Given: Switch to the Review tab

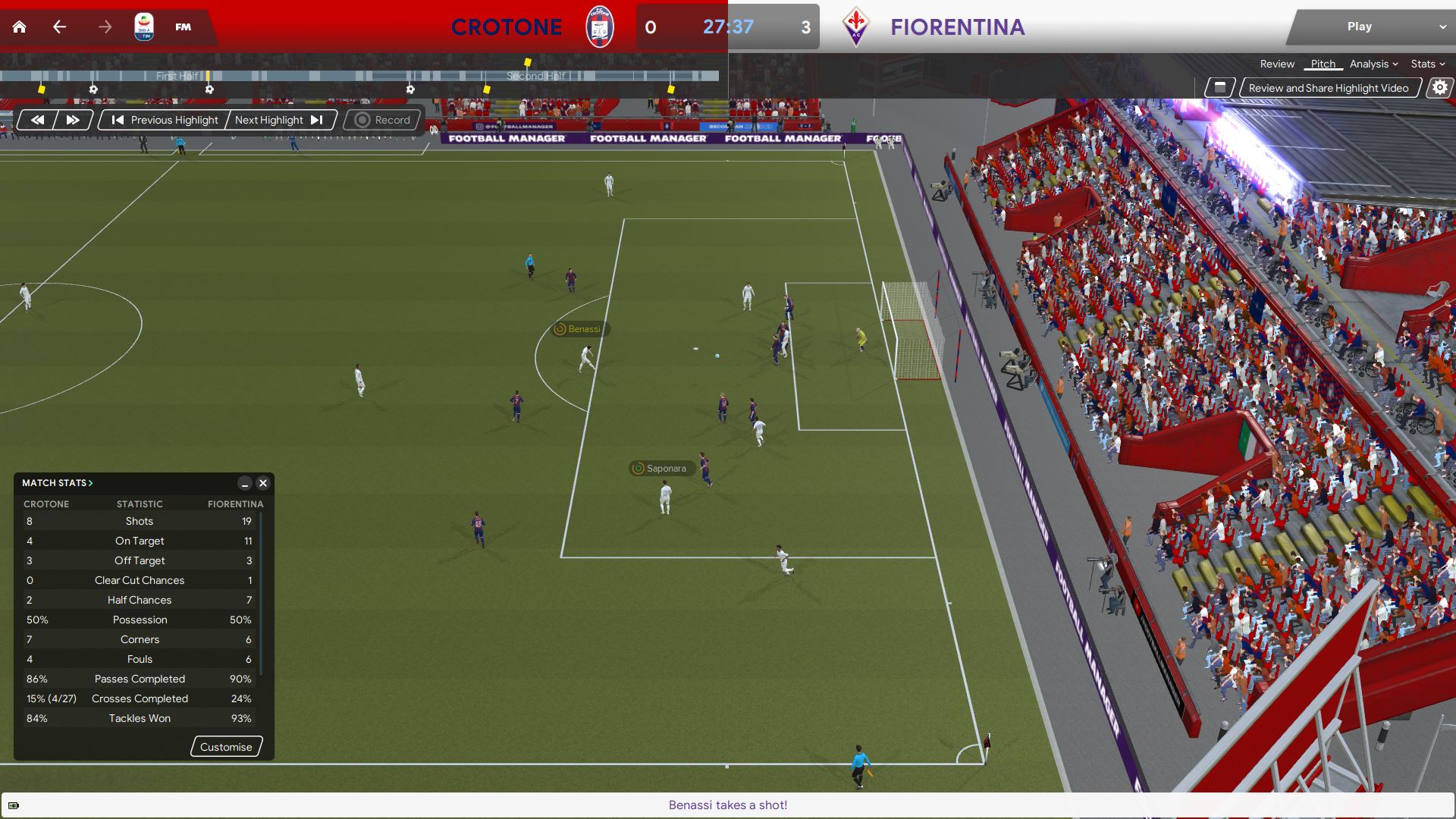Looking at the screenshot, I should [x=1277, y=64].
